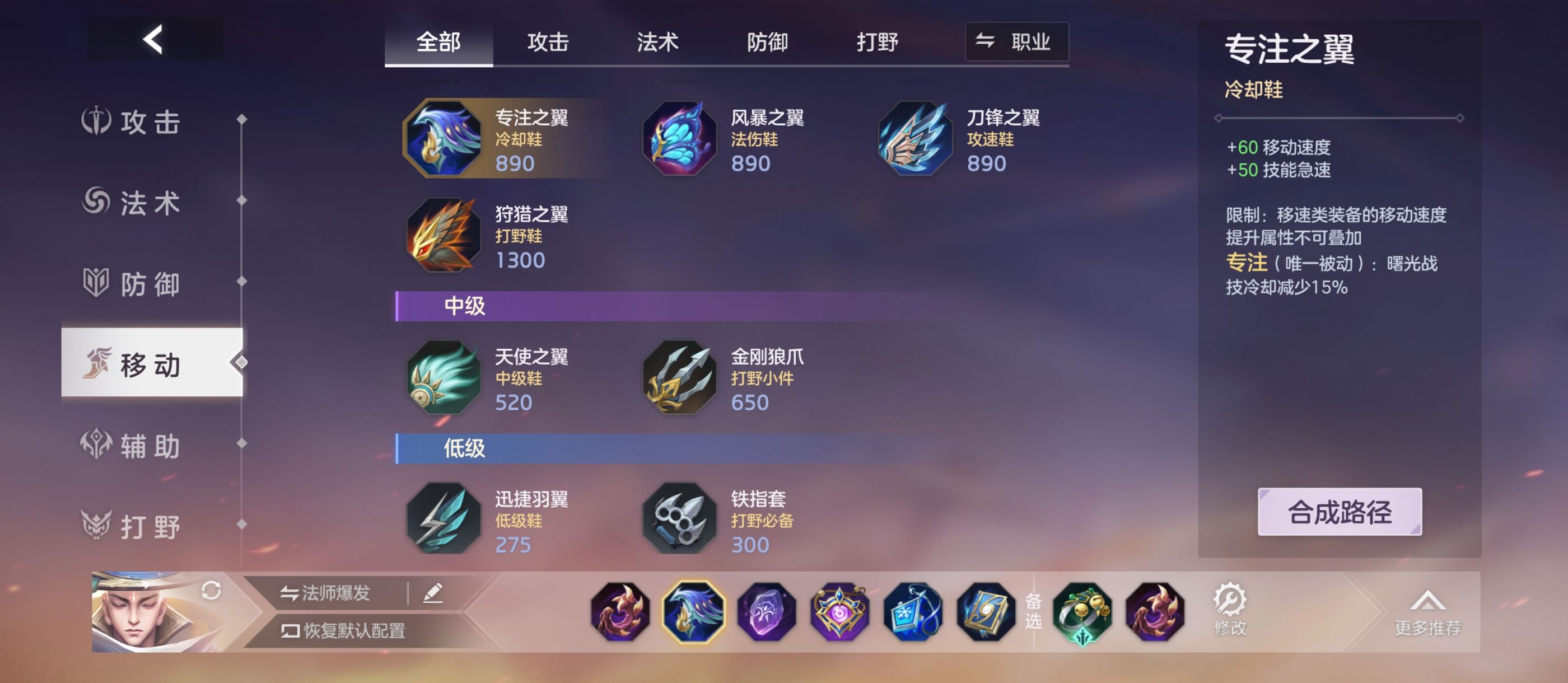The image size is (1568, 683).
Task: Switch to the 防御 tab at top
Action: [x=768, y=42]
